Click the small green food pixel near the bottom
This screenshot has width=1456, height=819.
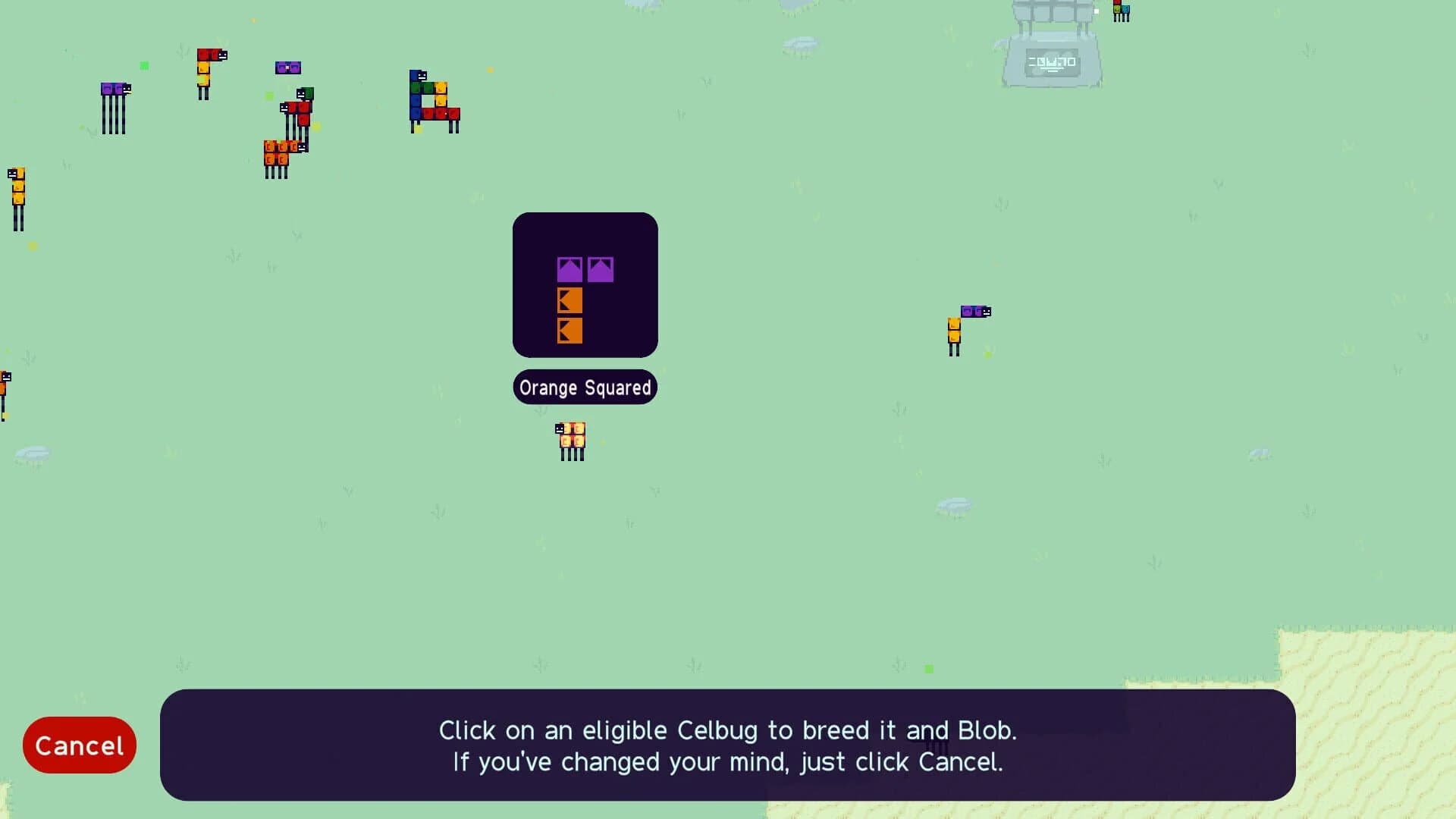click(928, 670)
